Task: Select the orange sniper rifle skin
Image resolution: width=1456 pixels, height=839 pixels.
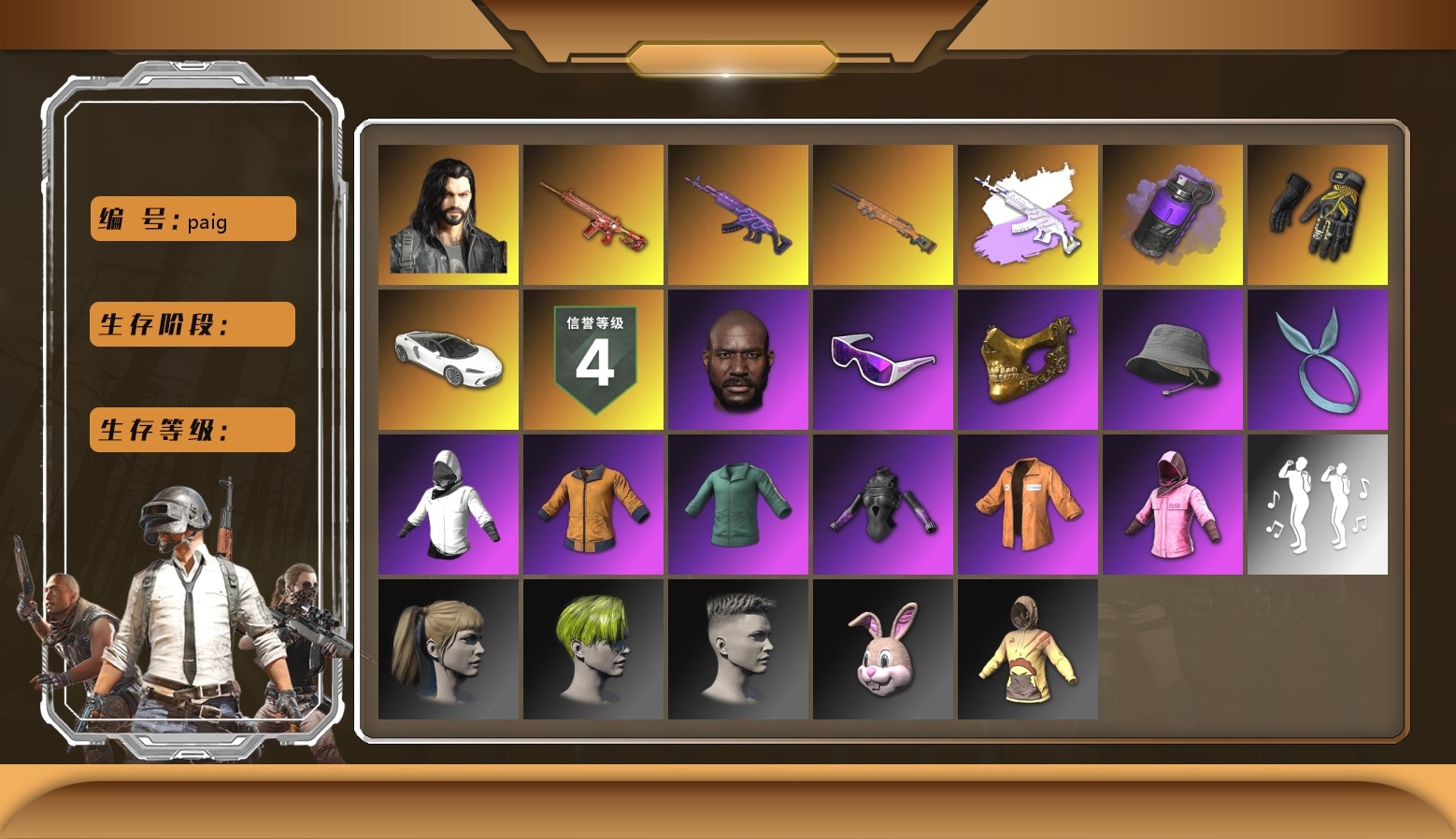Action: pos(882,213)
